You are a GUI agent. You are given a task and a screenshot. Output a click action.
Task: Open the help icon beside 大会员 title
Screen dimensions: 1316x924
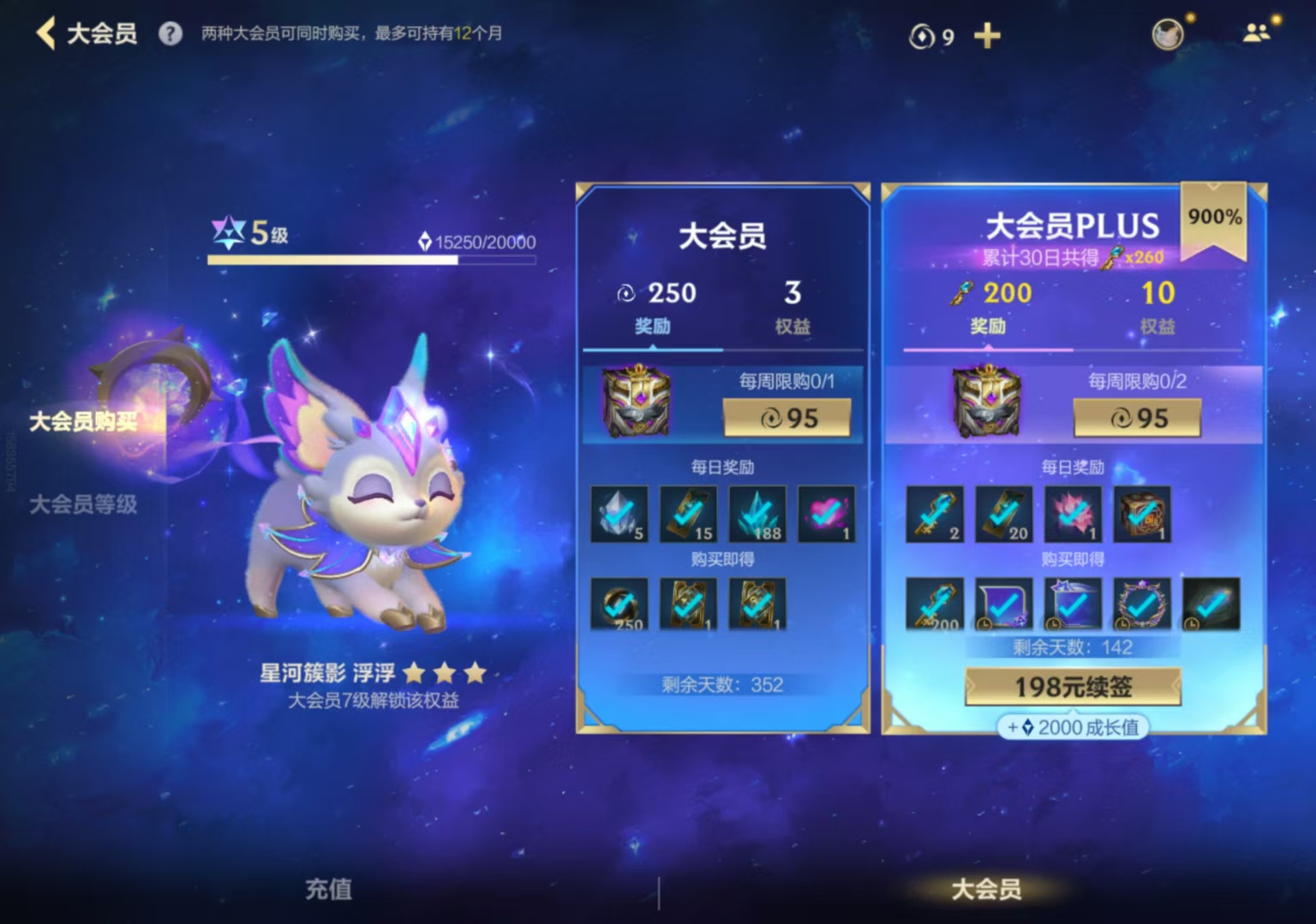tap(169, 34)
